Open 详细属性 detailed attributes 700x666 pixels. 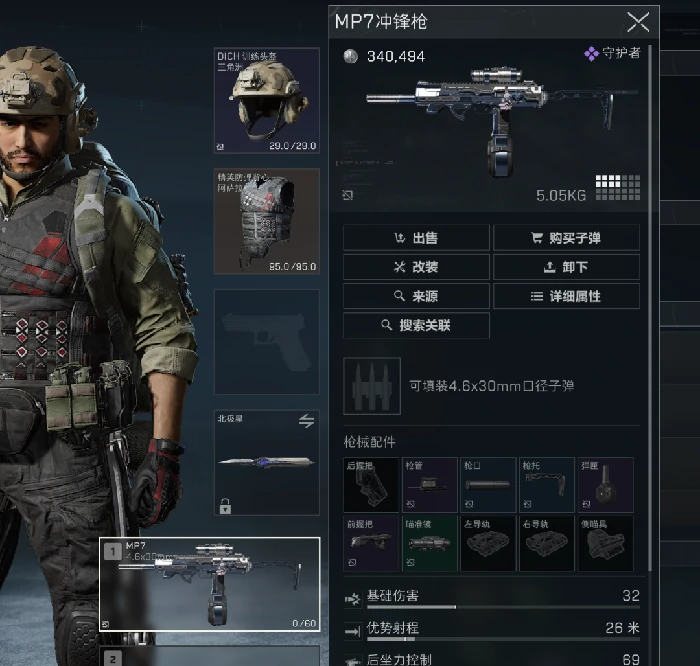pos(566,296)
